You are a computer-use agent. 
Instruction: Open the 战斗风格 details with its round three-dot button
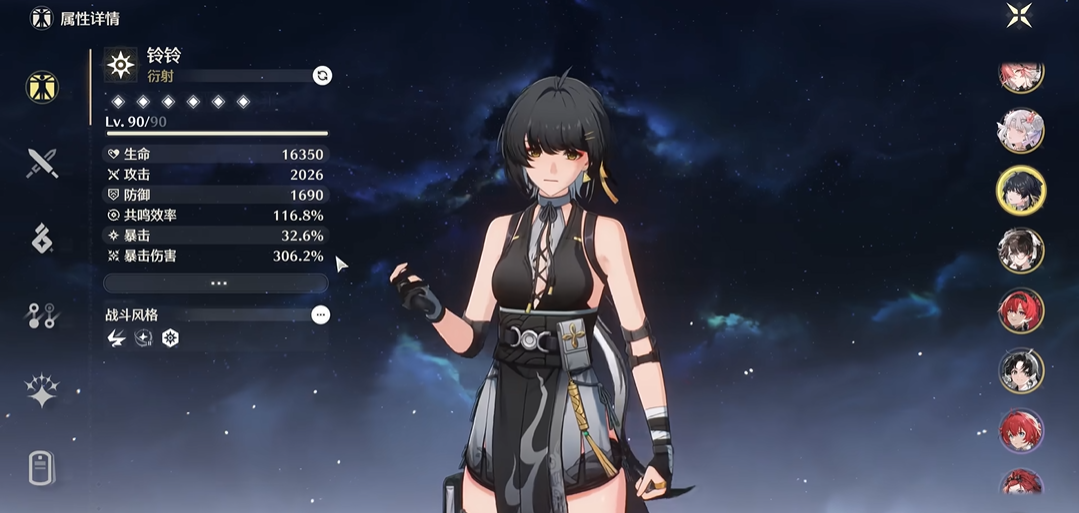pos(320,314)
